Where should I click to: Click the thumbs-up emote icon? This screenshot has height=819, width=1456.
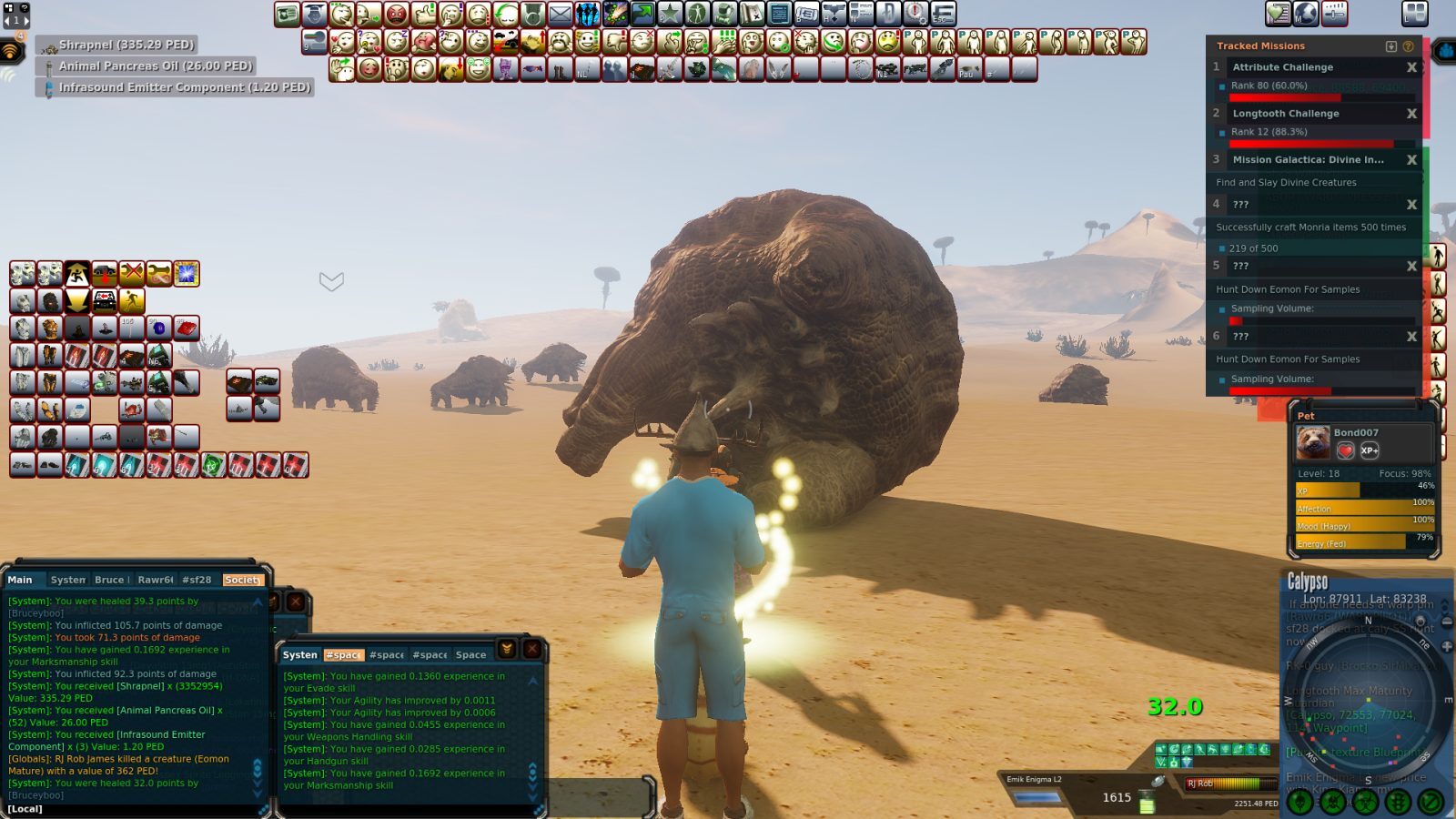coord(425,14)
